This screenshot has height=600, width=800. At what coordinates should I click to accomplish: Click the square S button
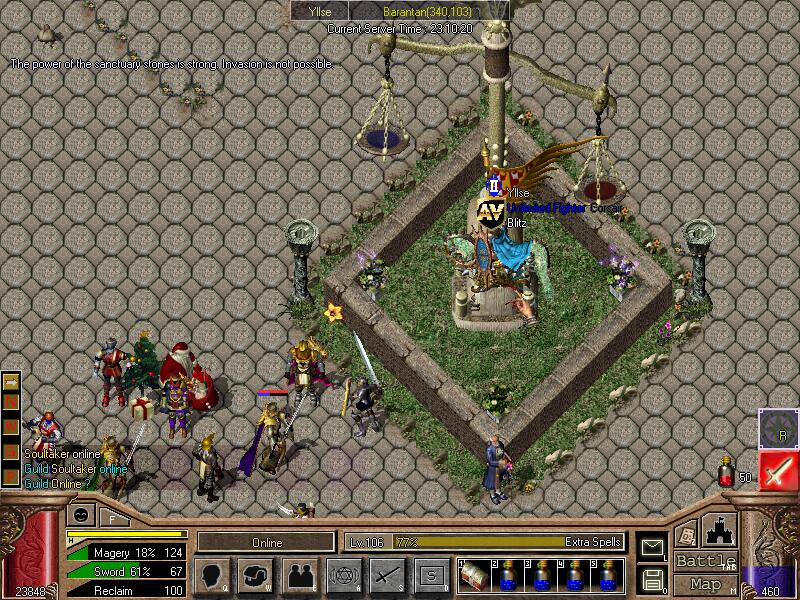coord(431,575)
